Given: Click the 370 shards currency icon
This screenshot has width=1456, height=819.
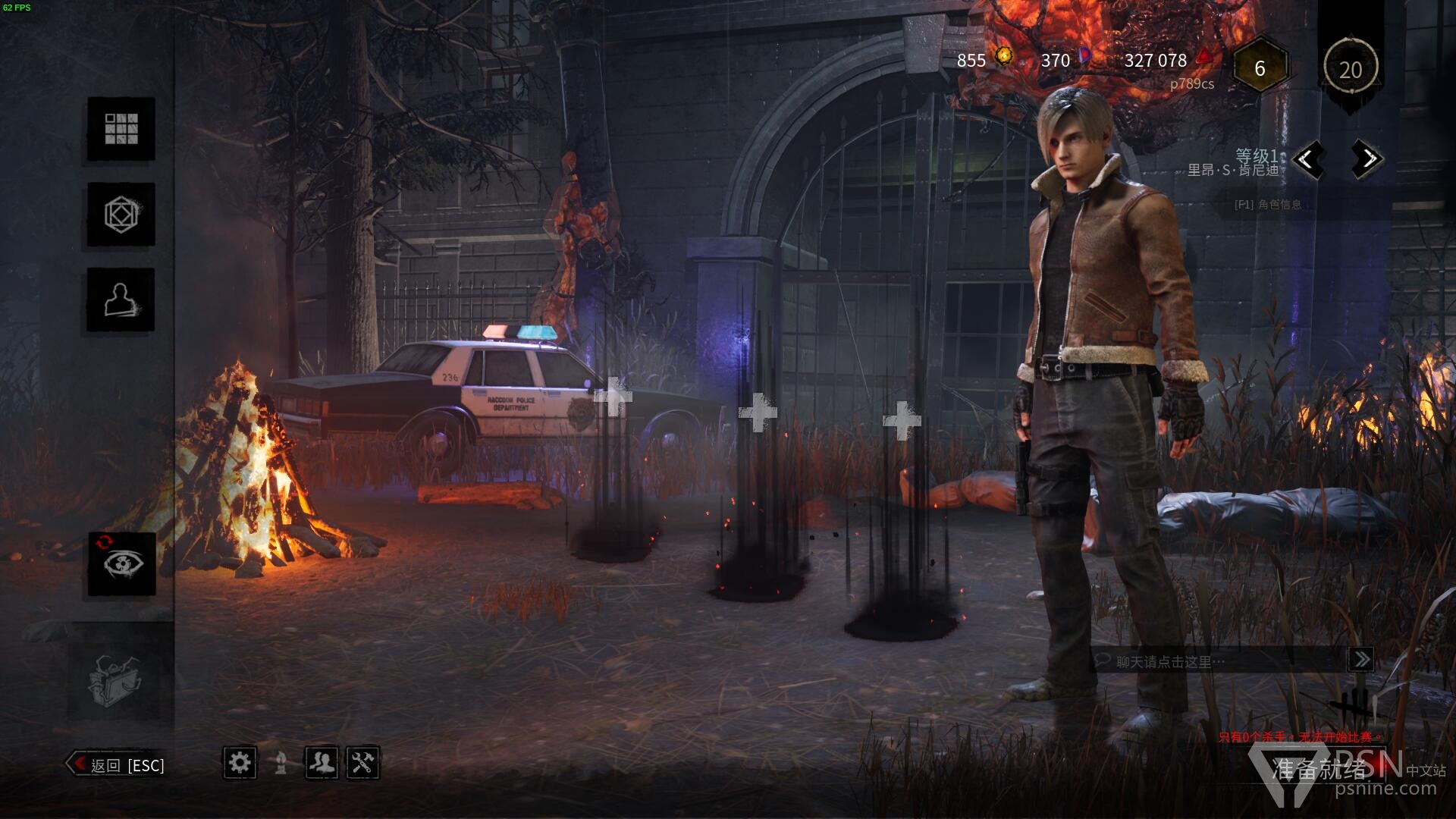Looking at the screenshot, I should pos(1086,55).
